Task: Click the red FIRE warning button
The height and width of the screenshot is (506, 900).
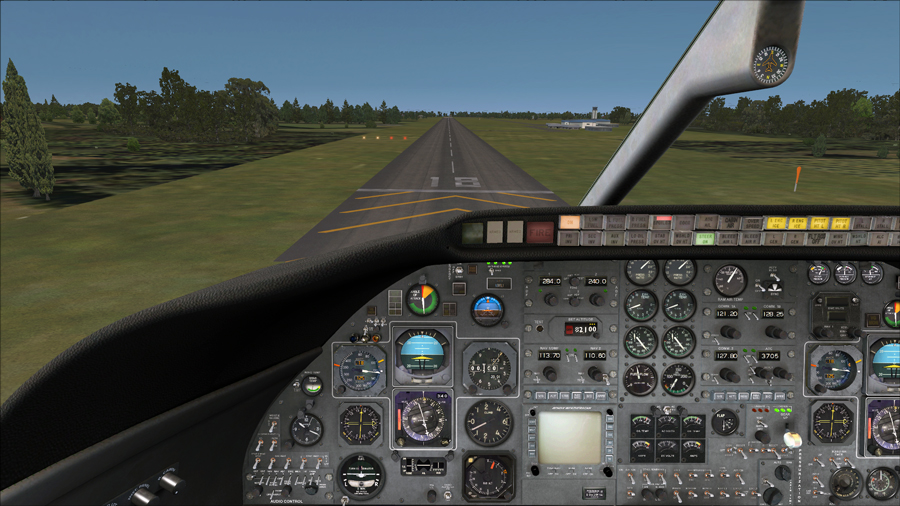Action: 540,232
